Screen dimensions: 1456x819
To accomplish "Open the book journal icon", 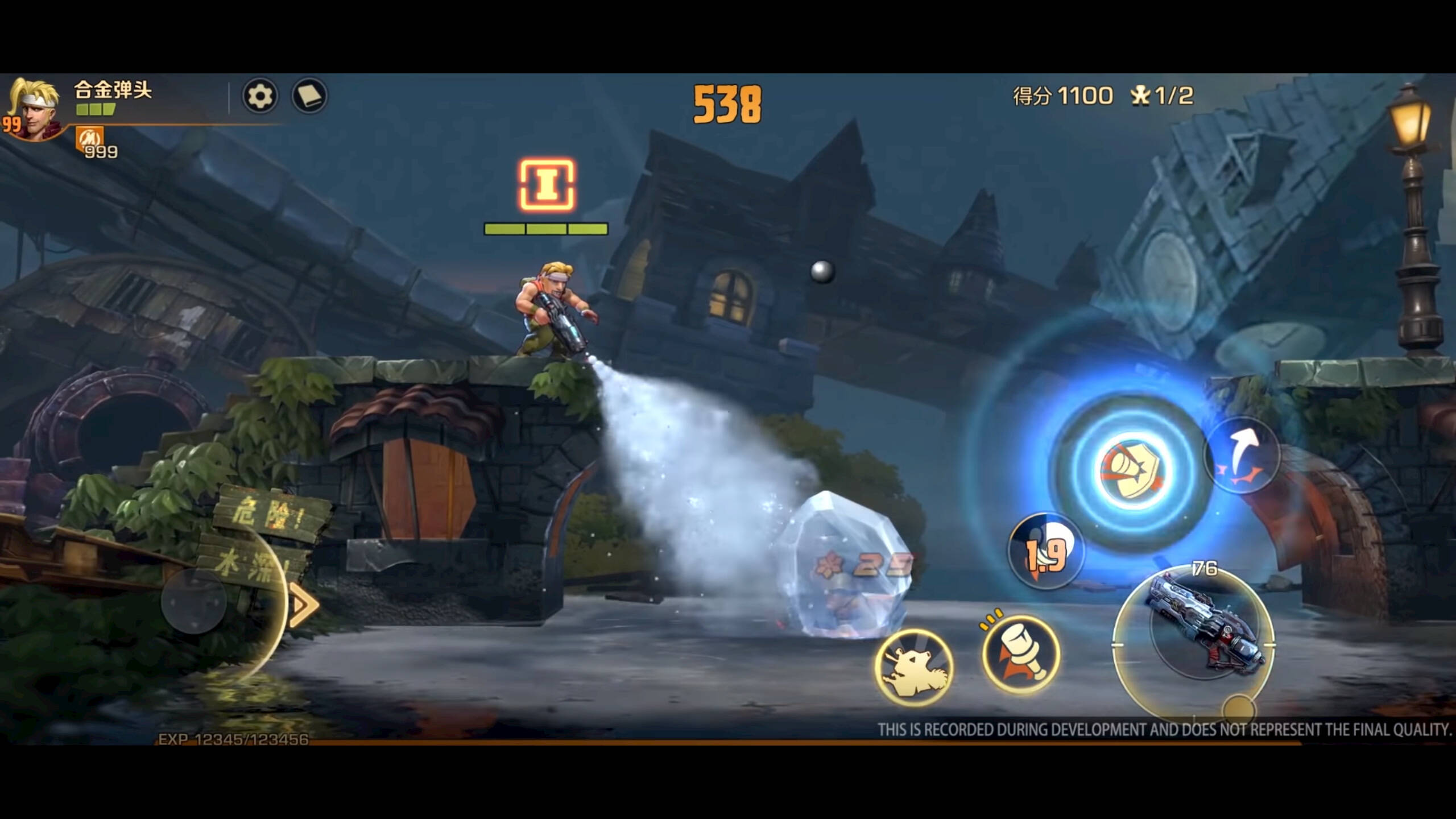I will click(309, 96).
